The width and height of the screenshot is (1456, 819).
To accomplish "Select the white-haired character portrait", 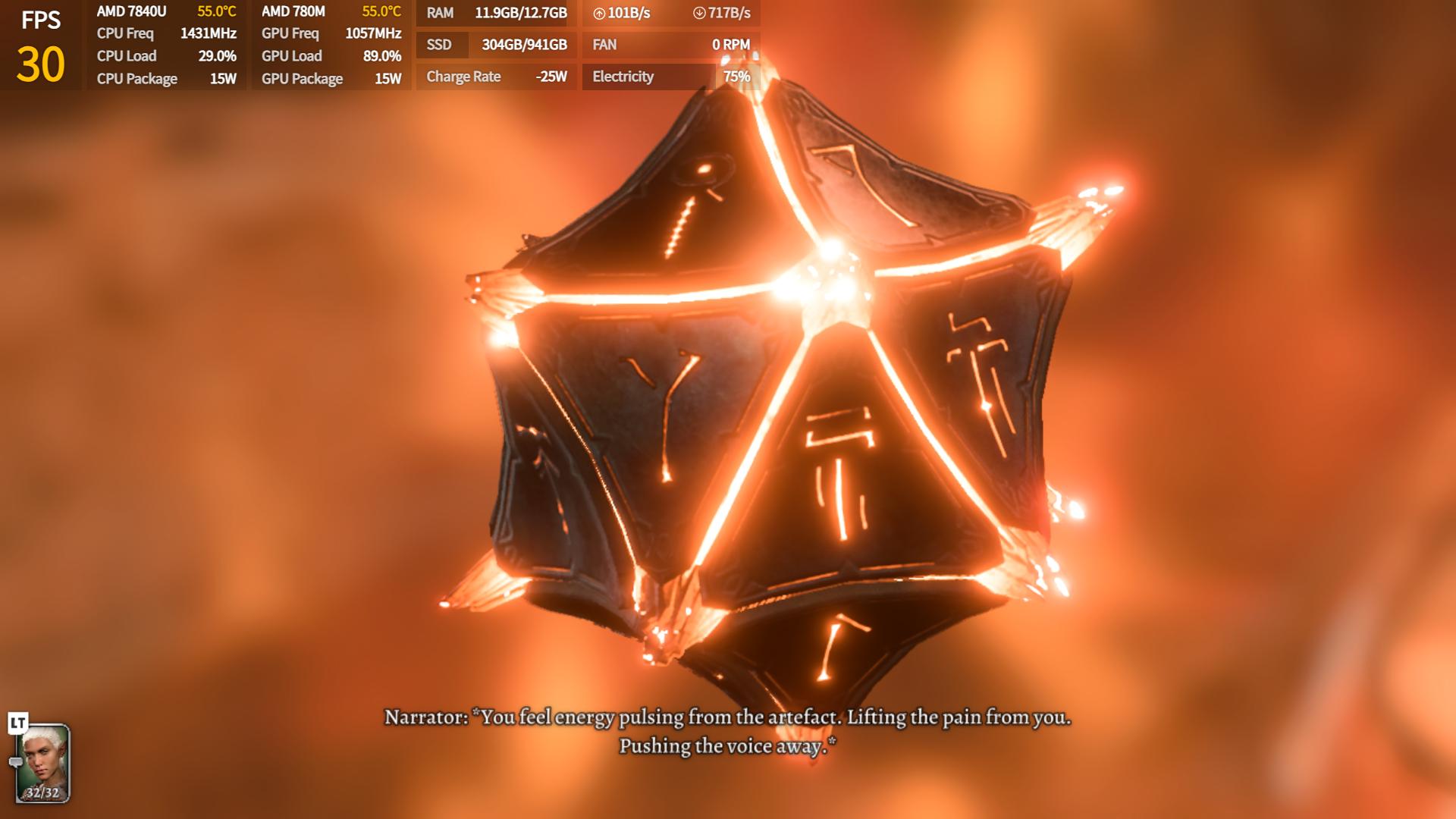I will (x=43, y=762).
